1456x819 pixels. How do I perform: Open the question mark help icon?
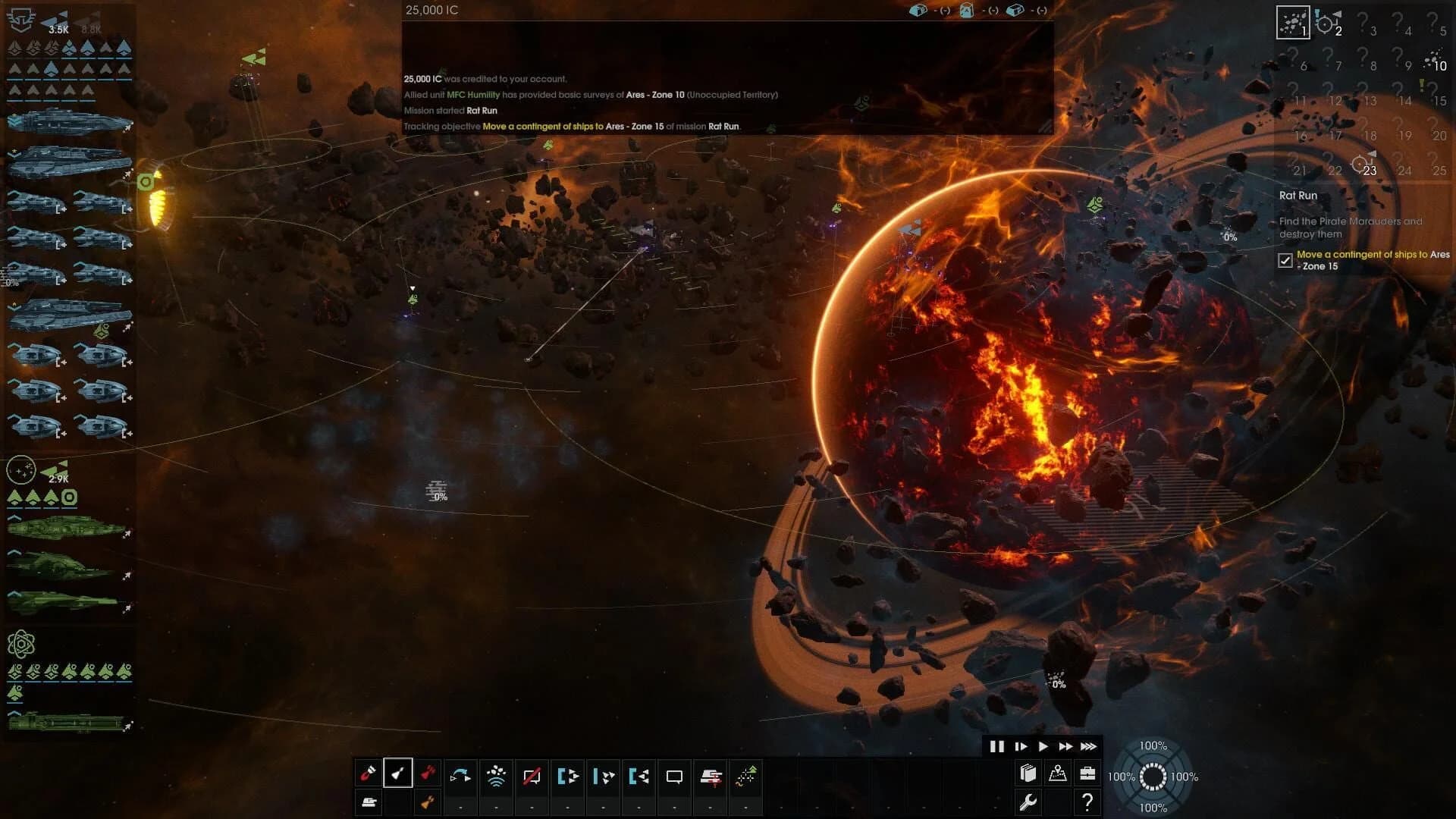1087,802
